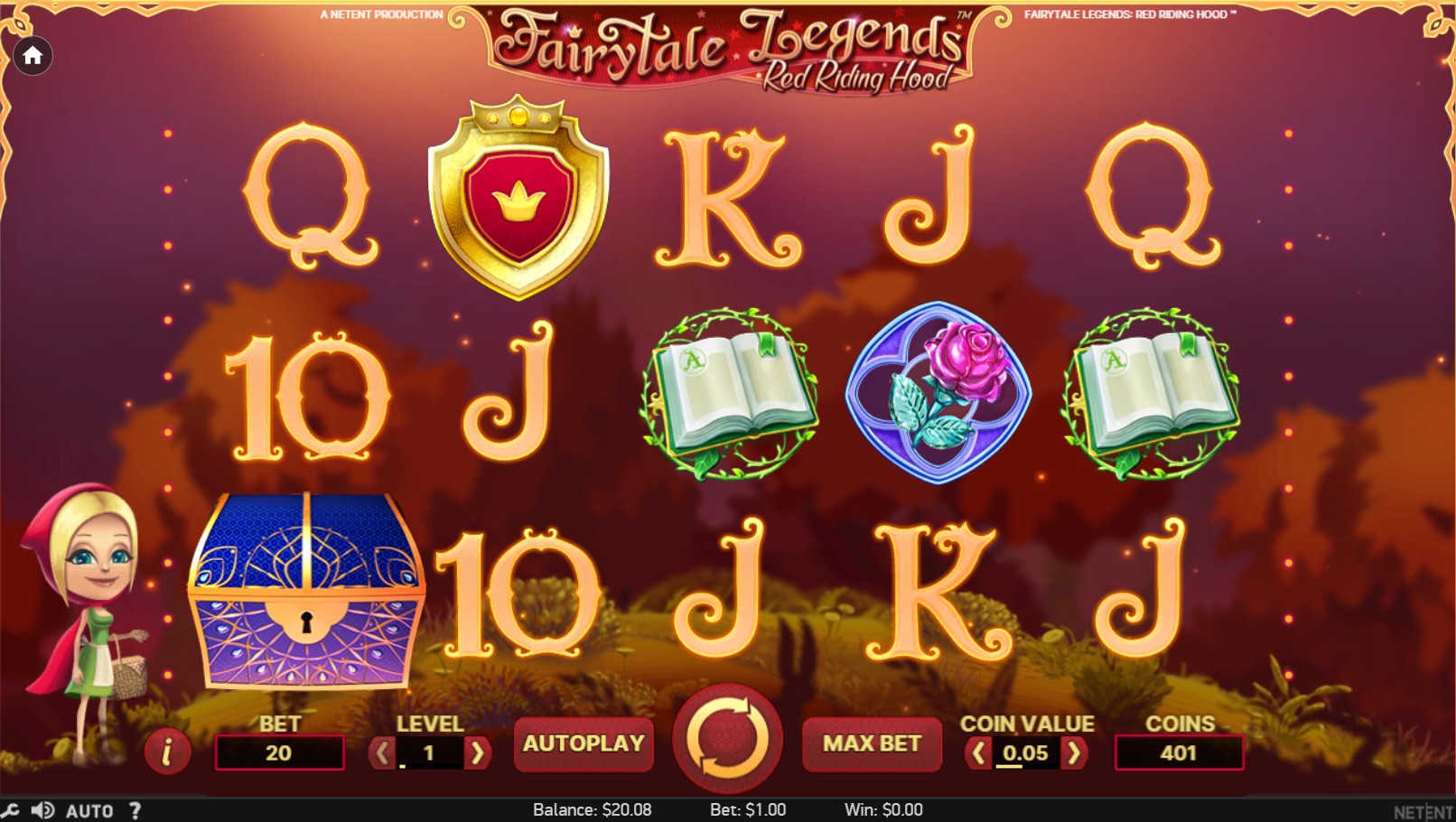Open the paytable with the info button

tap(167, 751)
